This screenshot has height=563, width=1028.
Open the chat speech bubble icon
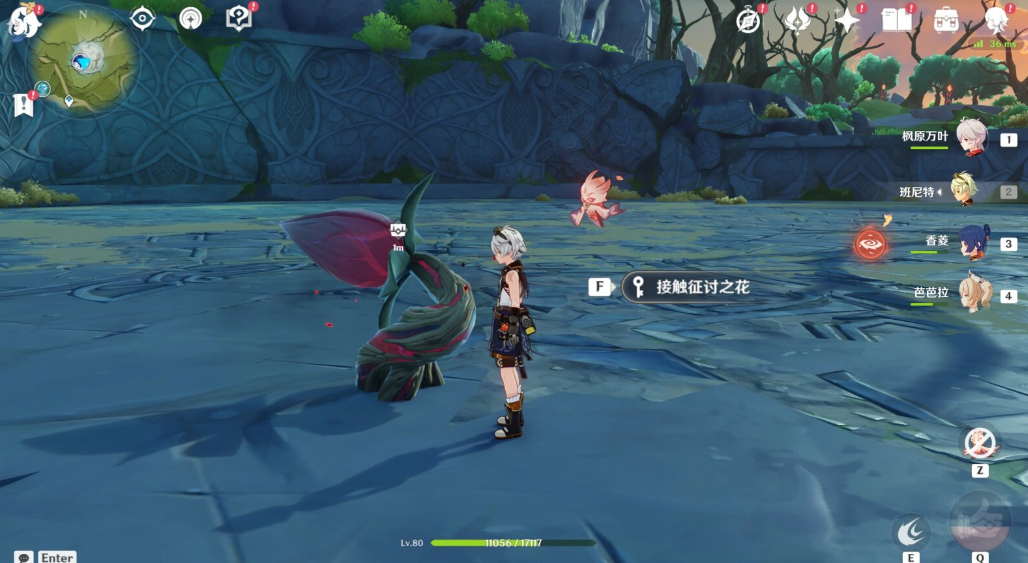click(23, 557)
